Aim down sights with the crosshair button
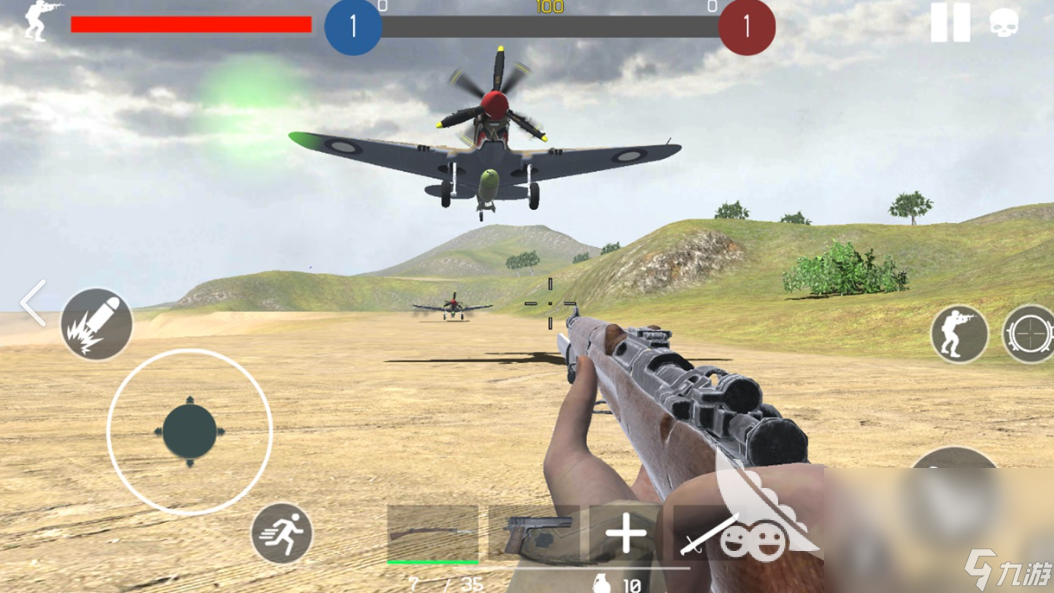The height and width of the screenshot is (593, 1054). tap(1030, 334)
